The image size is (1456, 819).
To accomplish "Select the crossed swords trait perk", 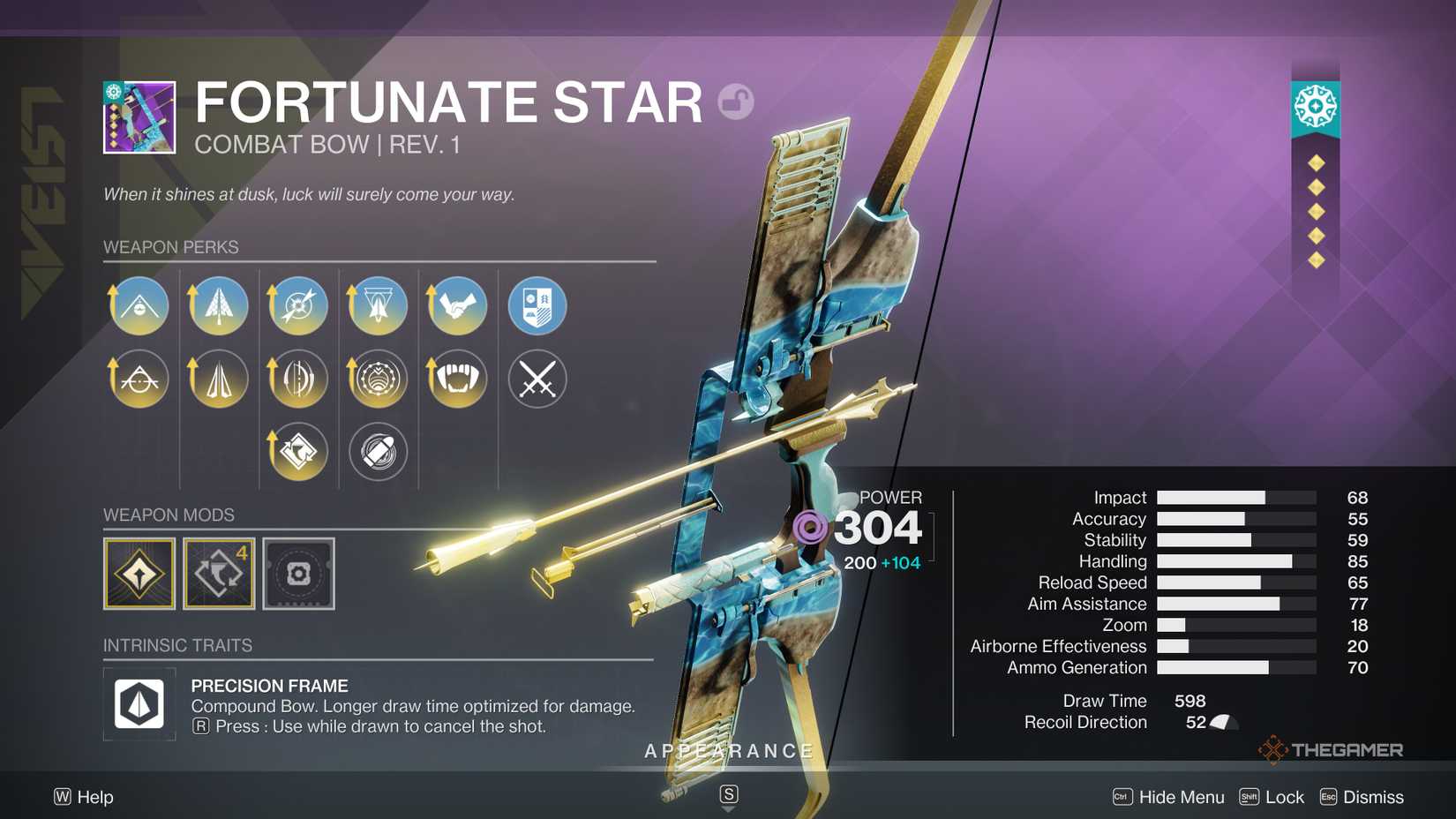I will 538,379.
